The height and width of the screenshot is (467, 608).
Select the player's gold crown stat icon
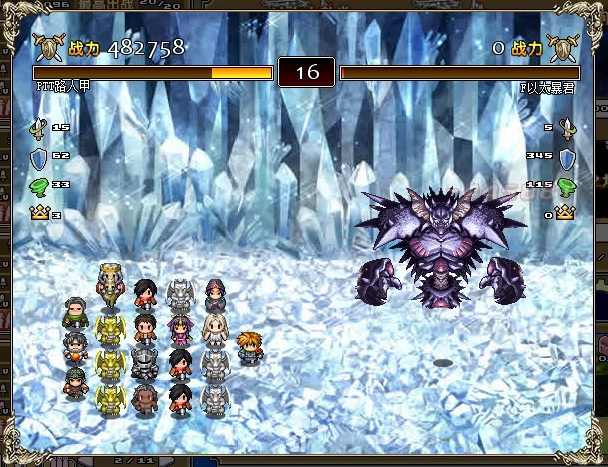40,213
